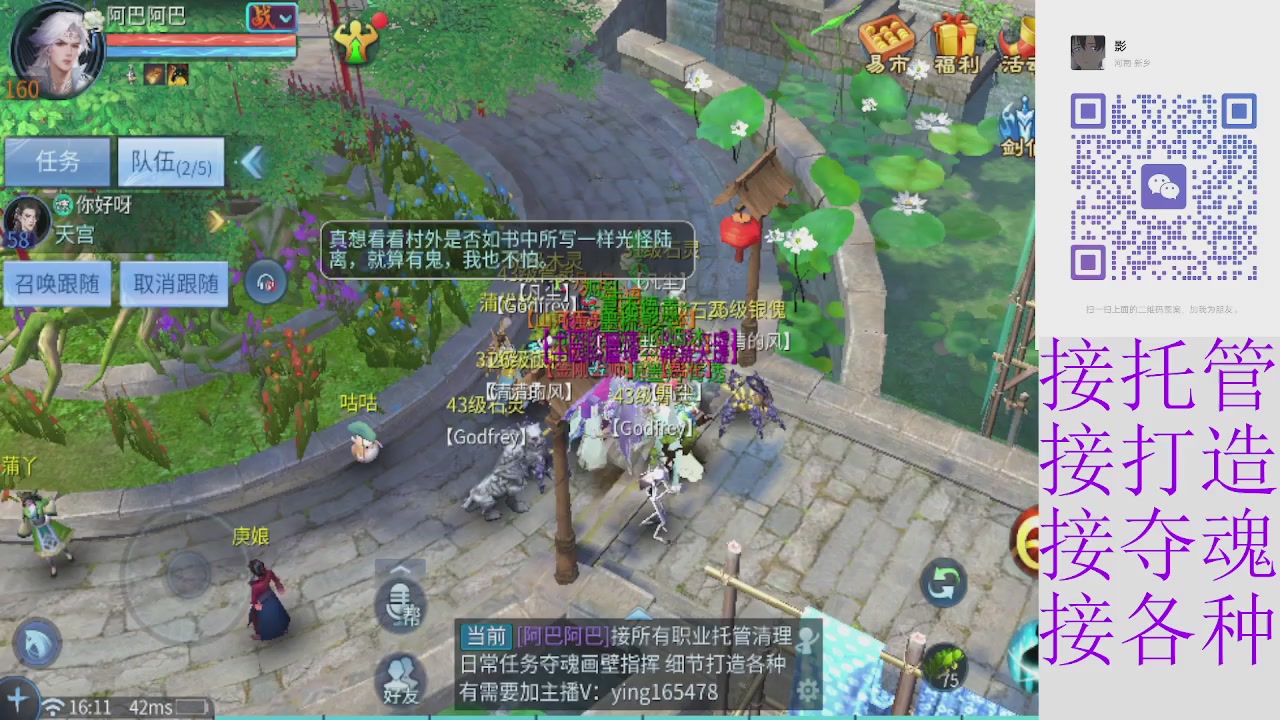Tap the gear icon beside the chat box
Image resolution: width=1280 pixels, height=720 pixels.
806,691
